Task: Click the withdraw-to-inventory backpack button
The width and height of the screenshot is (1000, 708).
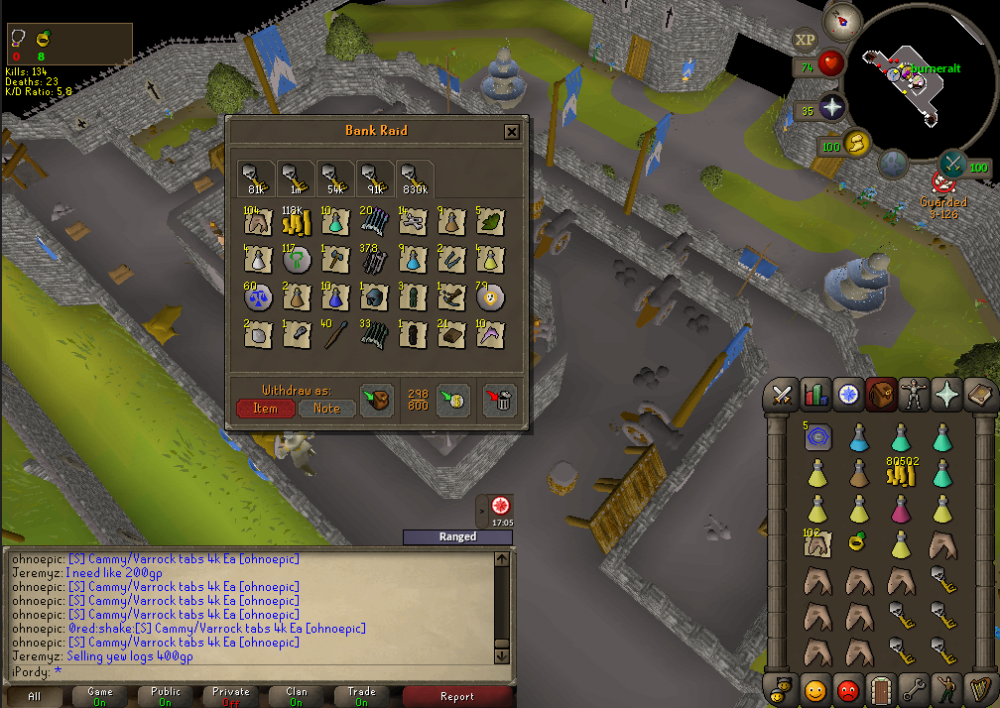Action: (x=376, y=399)
